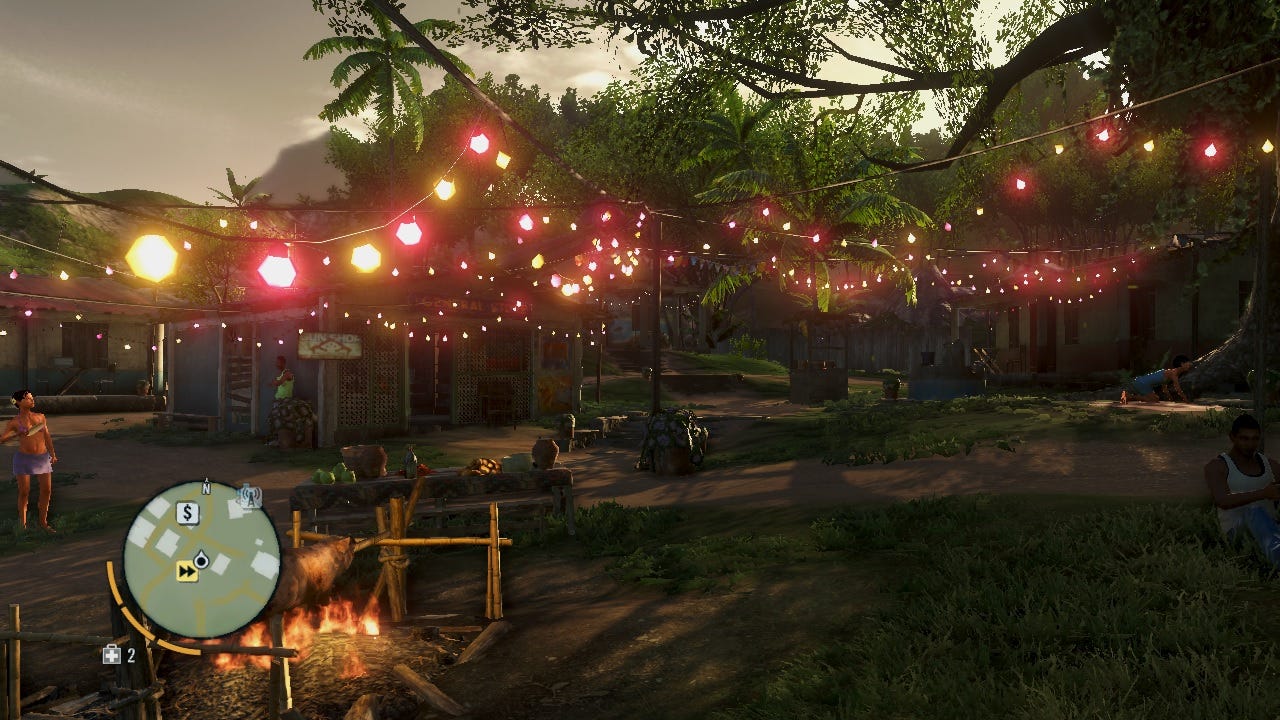The height and width of the screenshot is (720, 1280).
Task: Click the N compass marker atop the minimap
Action: coord(206,488)
